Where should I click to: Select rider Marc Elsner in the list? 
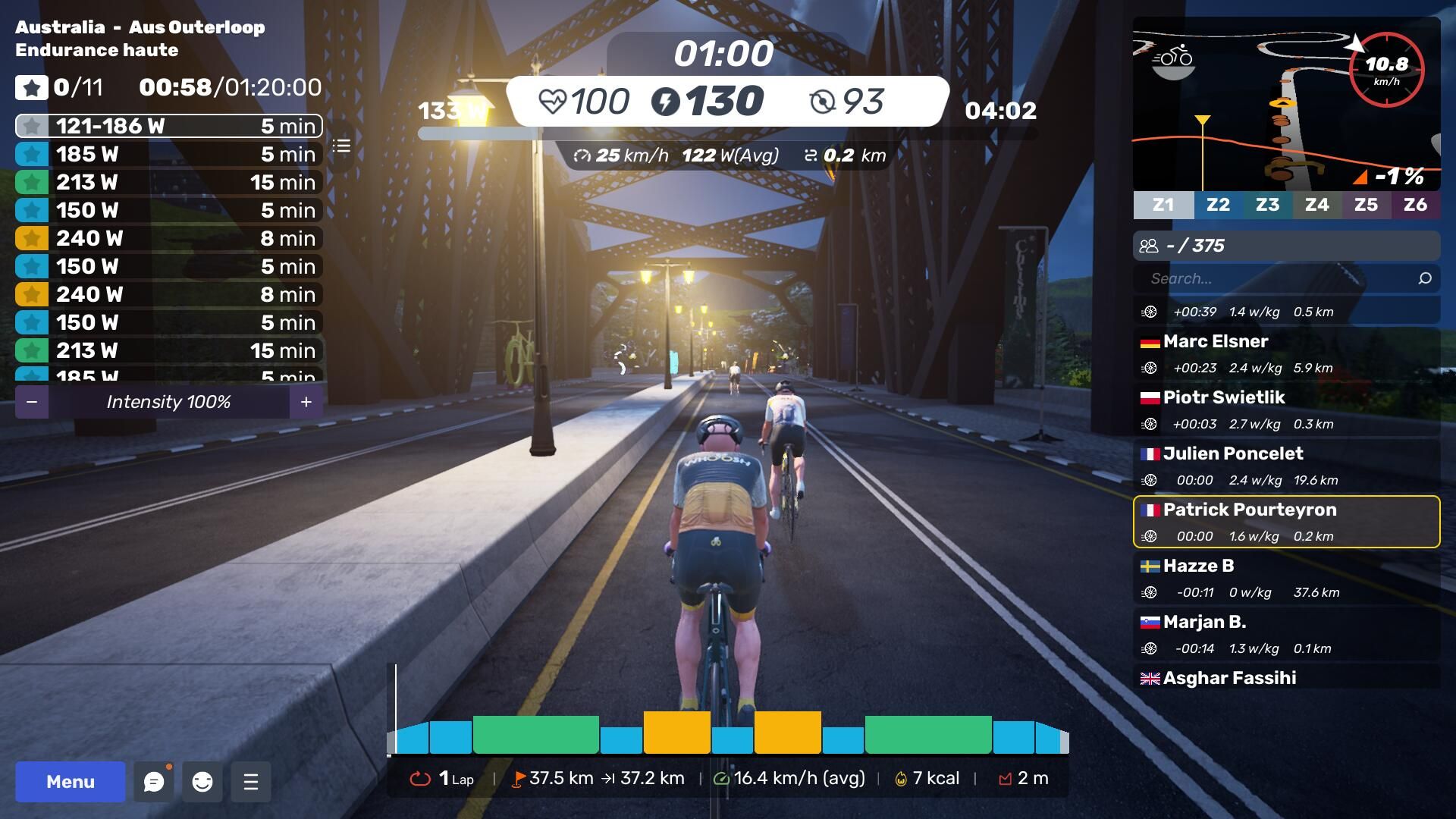[x=1286, y=354]
